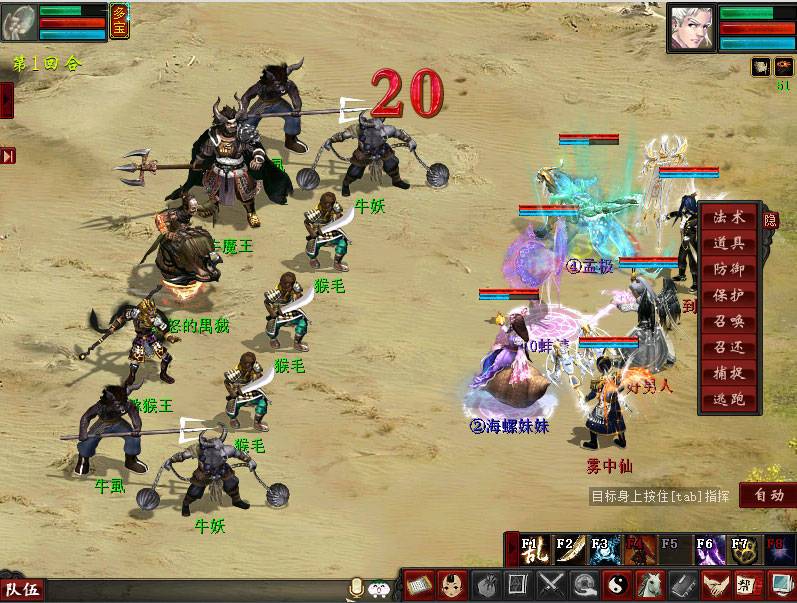
Task: Select the white-haired character portrait
Action: click(692, 26)
